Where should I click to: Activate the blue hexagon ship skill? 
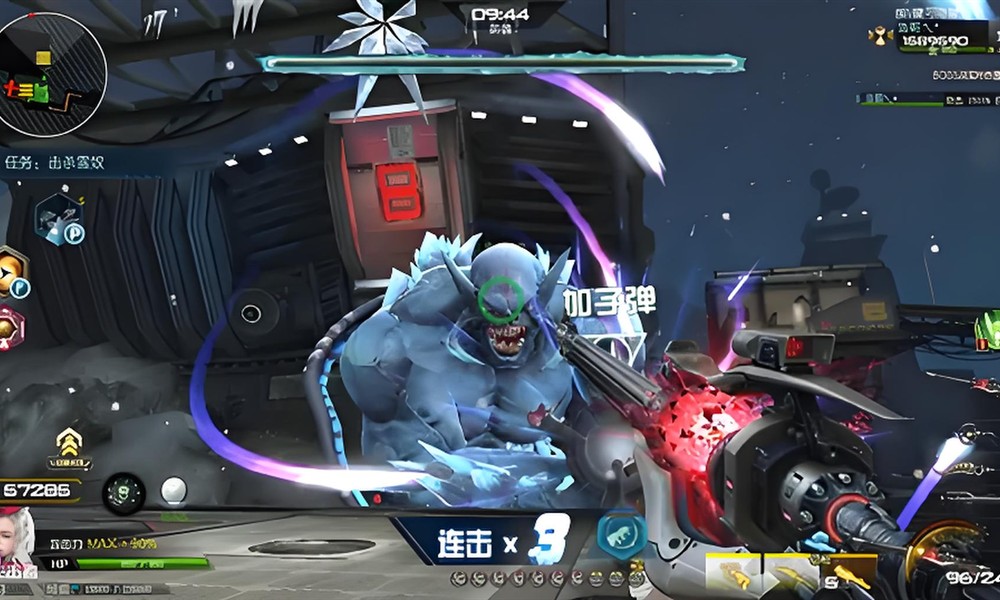58,216
